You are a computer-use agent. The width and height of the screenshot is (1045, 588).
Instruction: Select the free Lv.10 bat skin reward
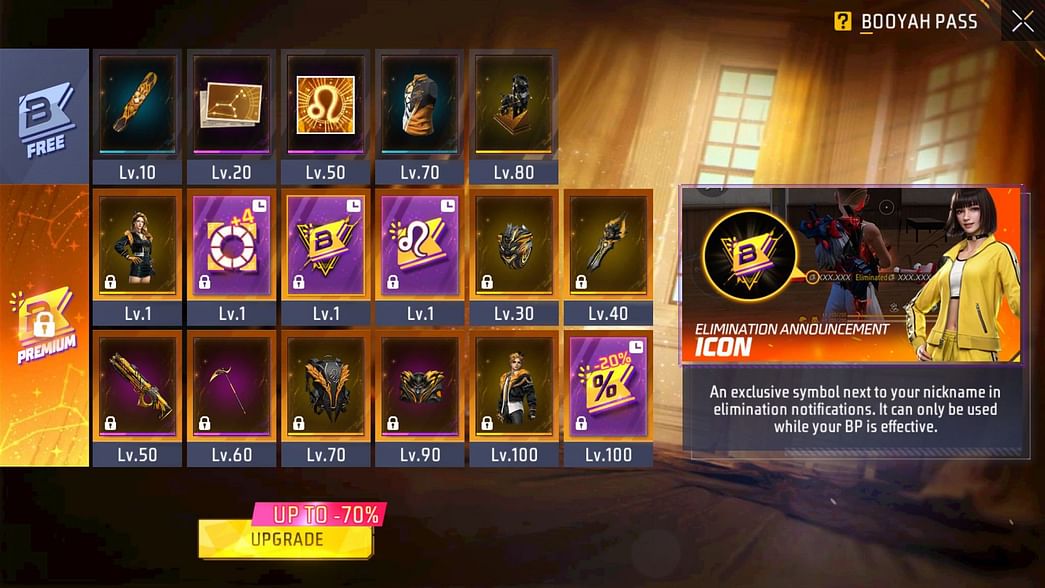(137, 105)
